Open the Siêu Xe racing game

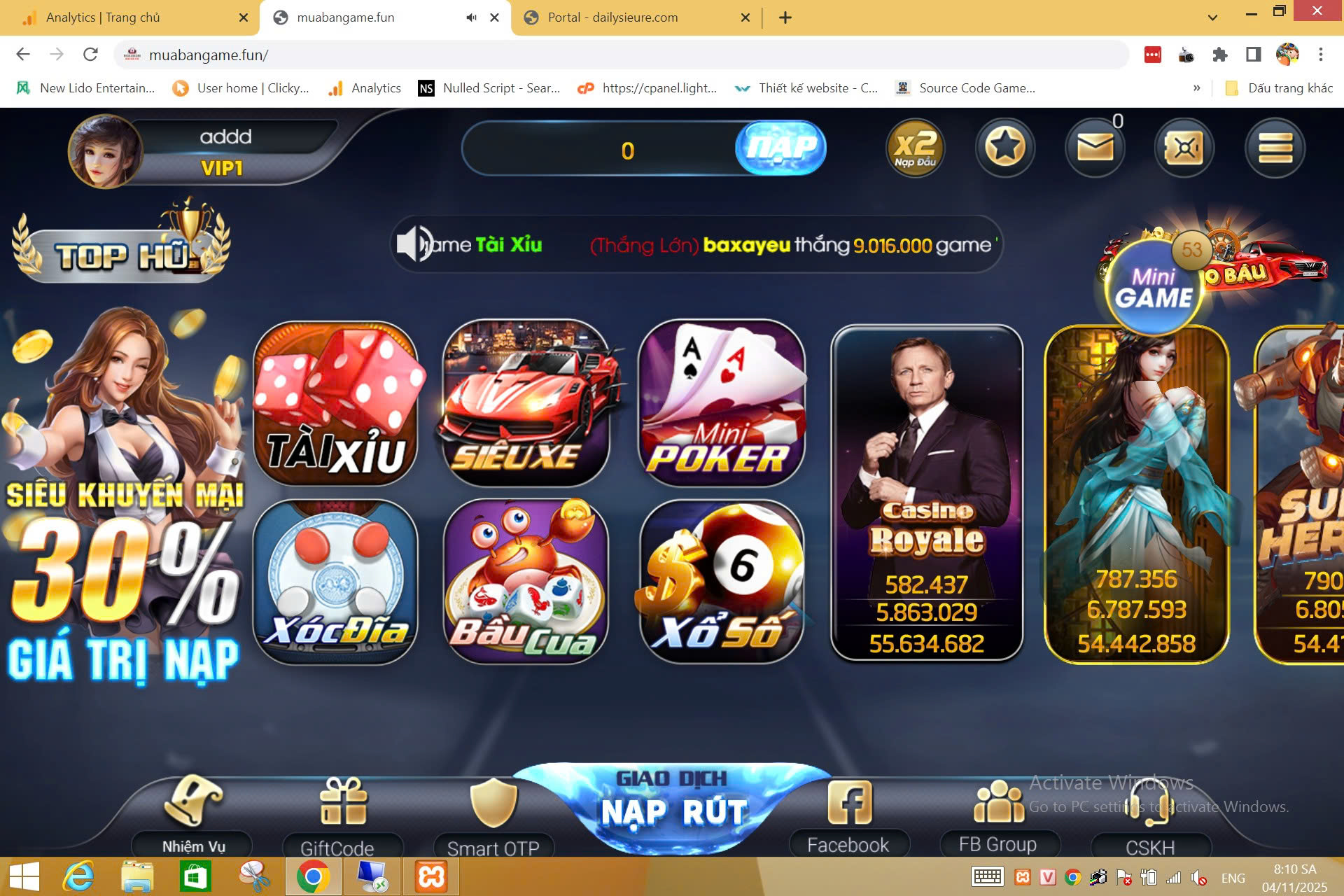pos(526,405)
